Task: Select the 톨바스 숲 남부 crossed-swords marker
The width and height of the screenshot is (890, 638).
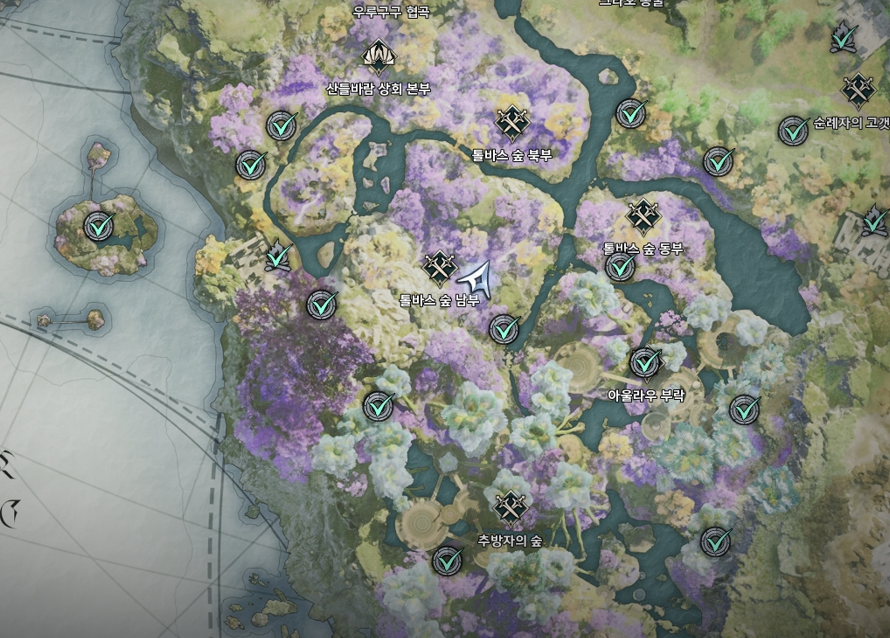Action: [x=439, y=267]
